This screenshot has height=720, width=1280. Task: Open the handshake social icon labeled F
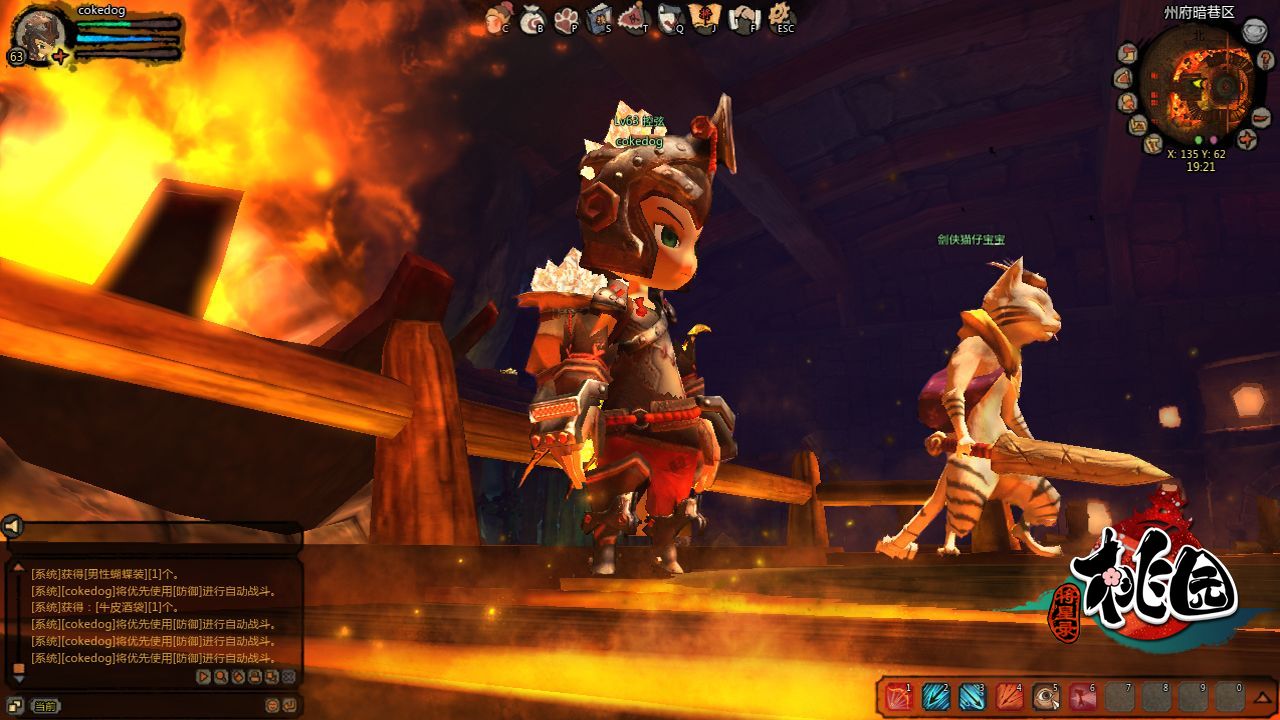(742, 18)
